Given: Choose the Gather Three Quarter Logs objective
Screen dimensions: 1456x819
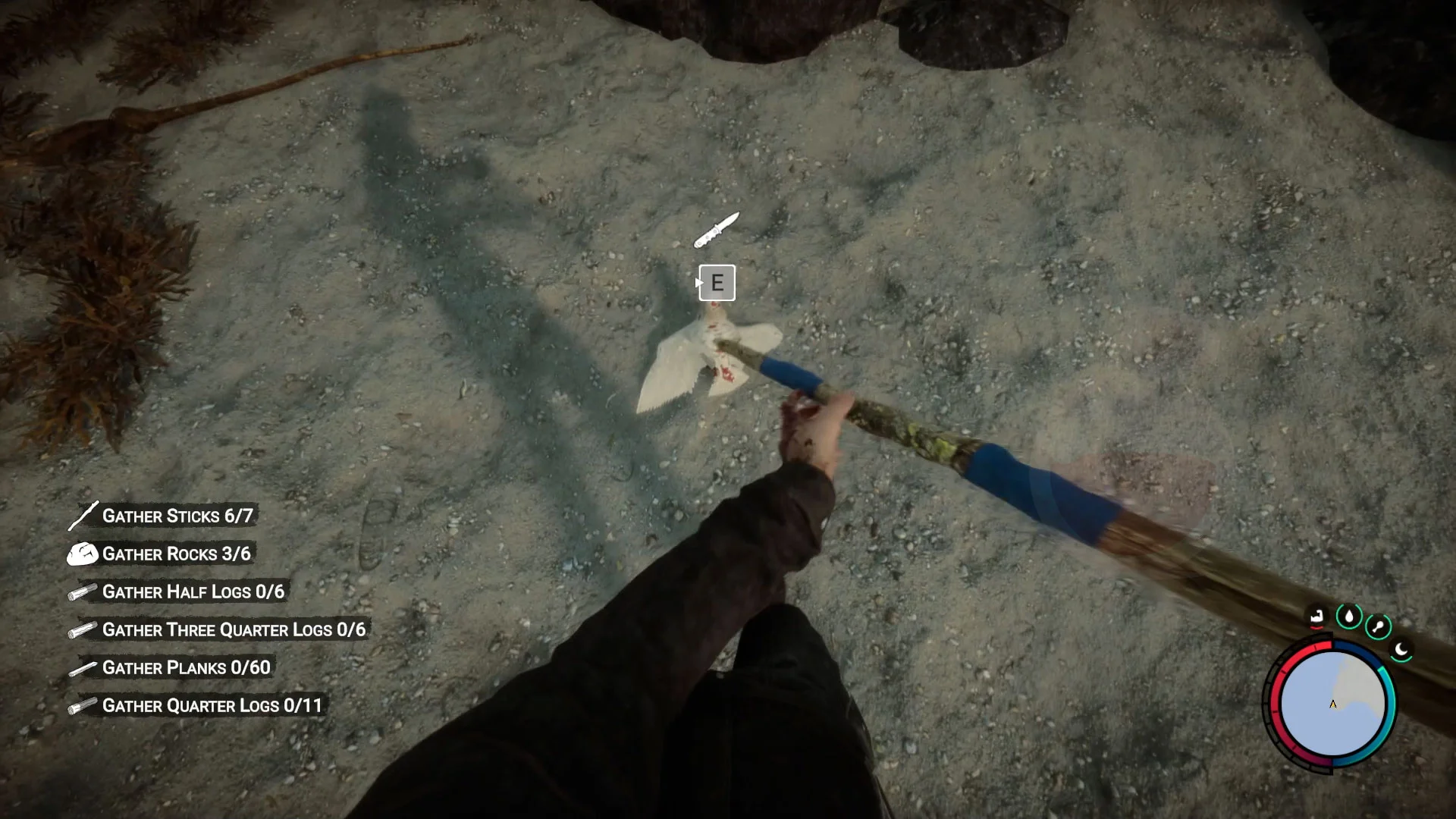Looking at the screenshot, I should (x=234, y=630).
